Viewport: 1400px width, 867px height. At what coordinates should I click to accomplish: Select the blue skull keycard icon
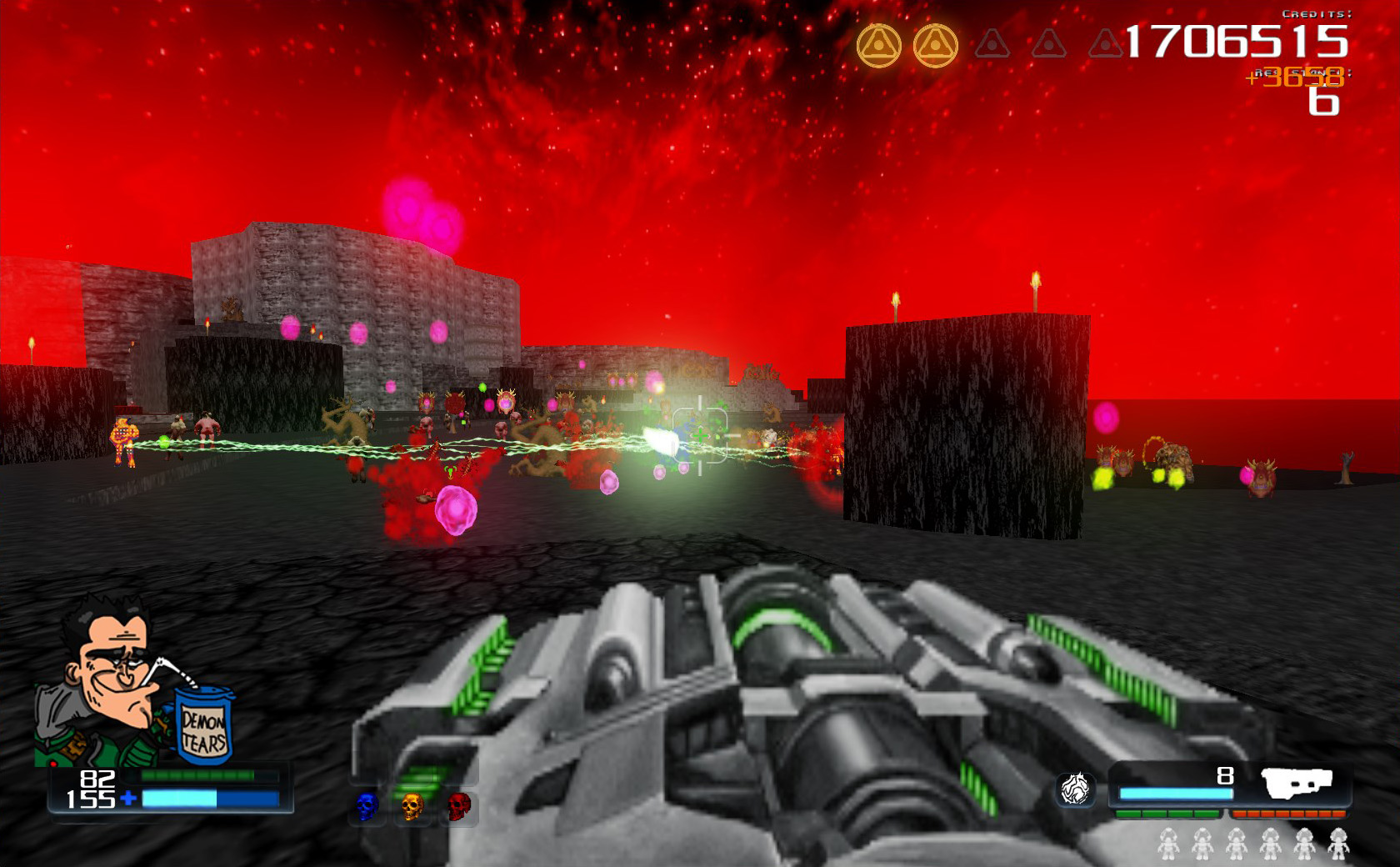click(x=367, y=807)
